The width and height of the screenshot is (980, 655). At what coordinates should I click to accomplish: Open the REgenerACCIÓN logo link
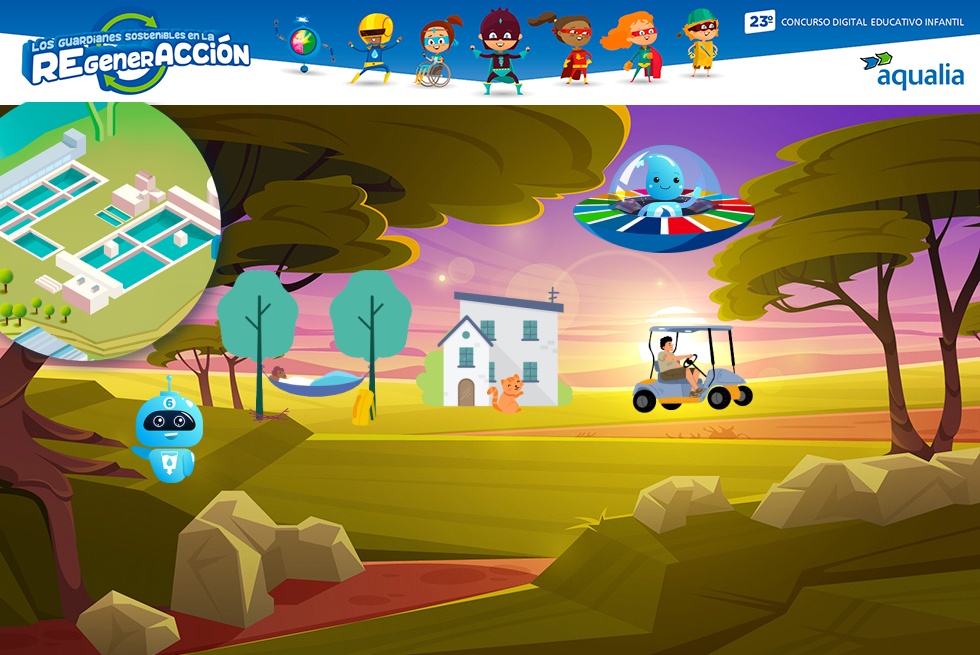pos(137,54)
